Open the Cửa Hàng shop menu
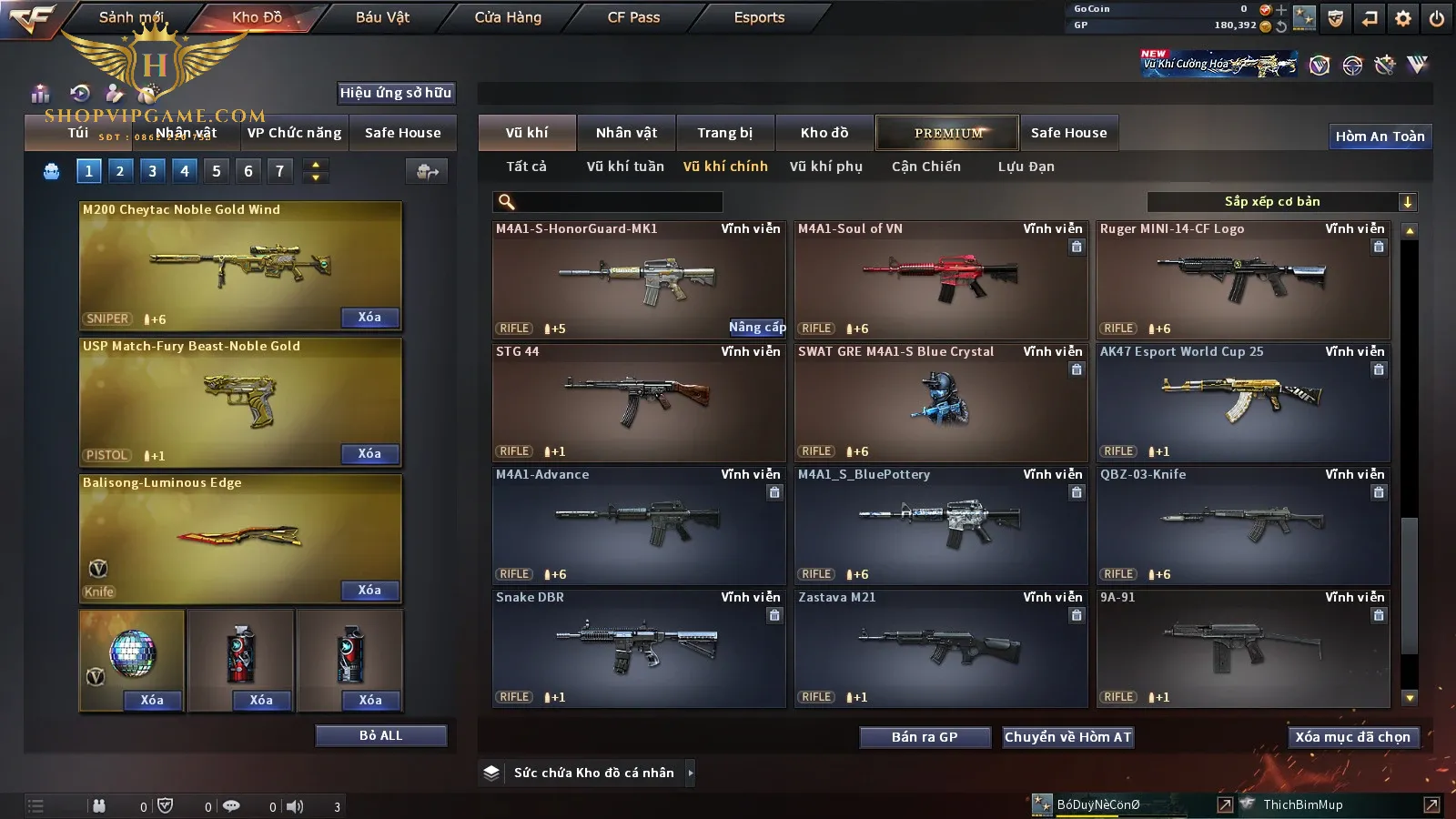The image size is (1456, 819). coord(508,17)
